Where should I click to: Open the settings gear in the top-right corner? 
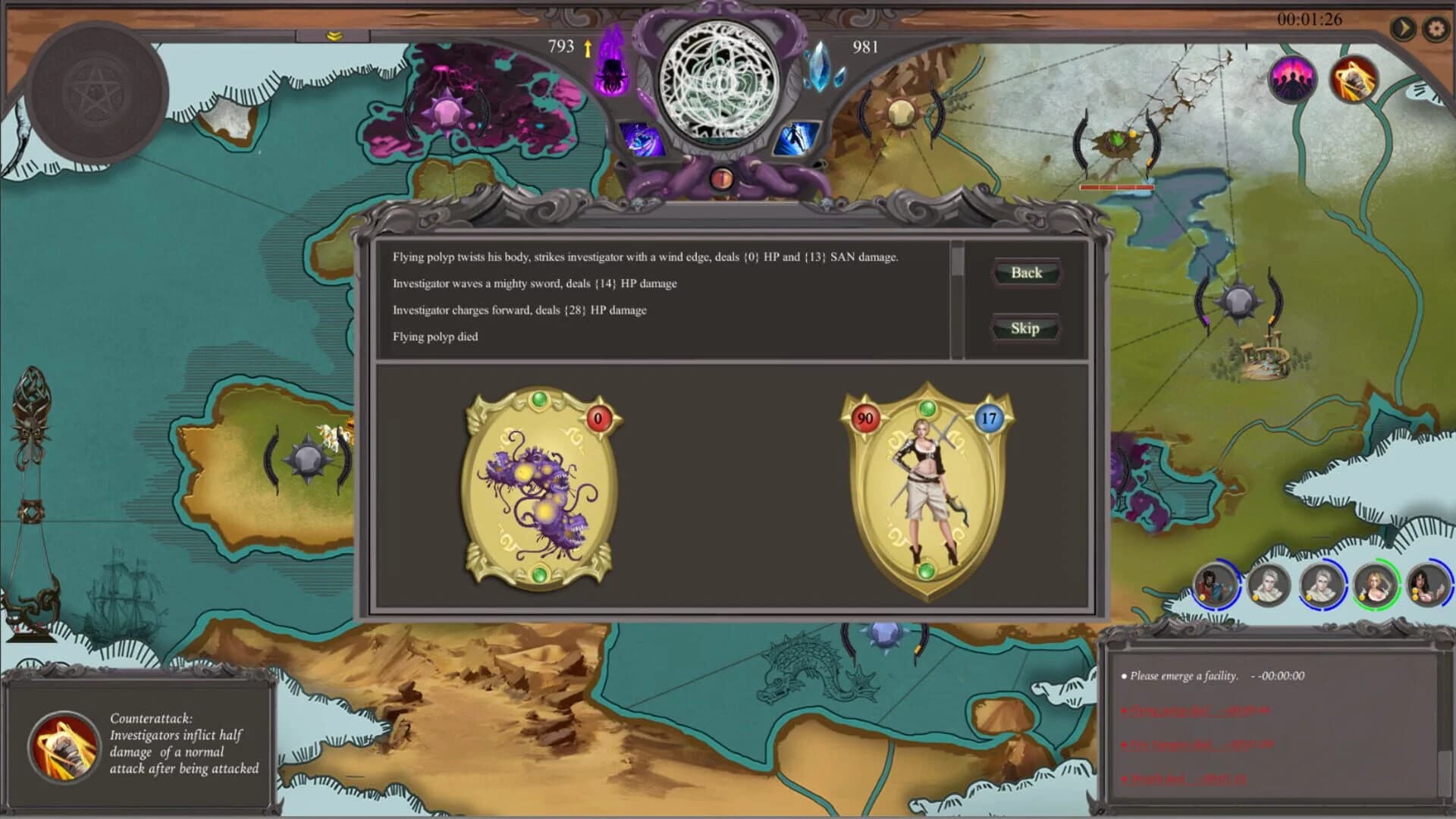click(1436, 28)
